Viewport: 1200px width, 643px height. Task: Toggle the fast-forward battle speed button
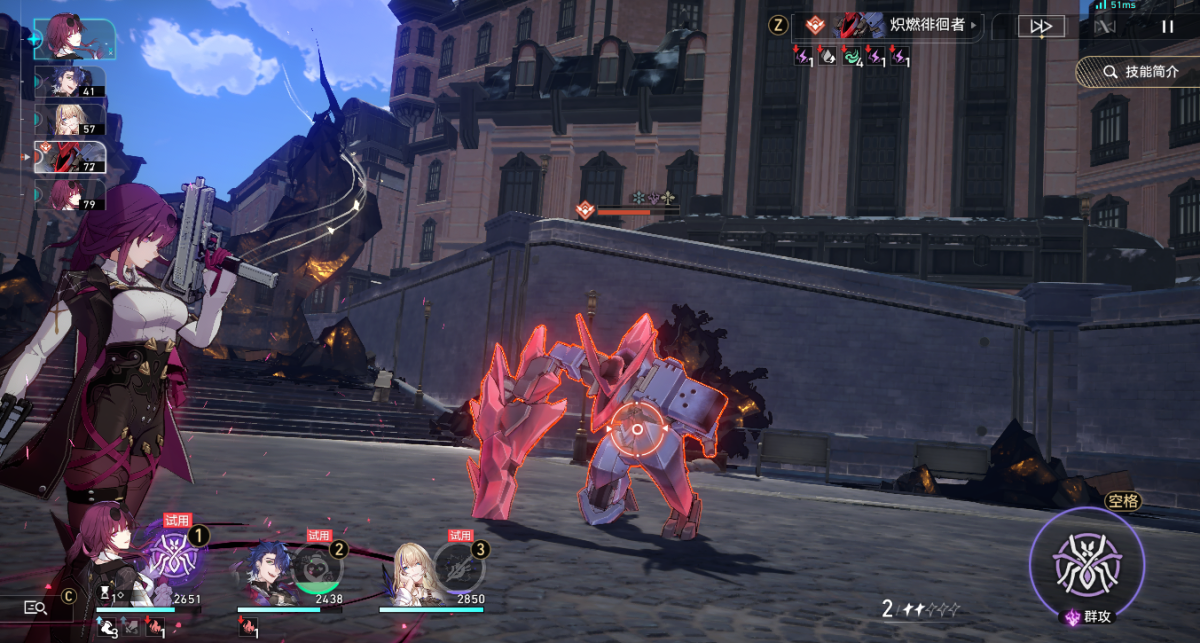pos(1040,27)
